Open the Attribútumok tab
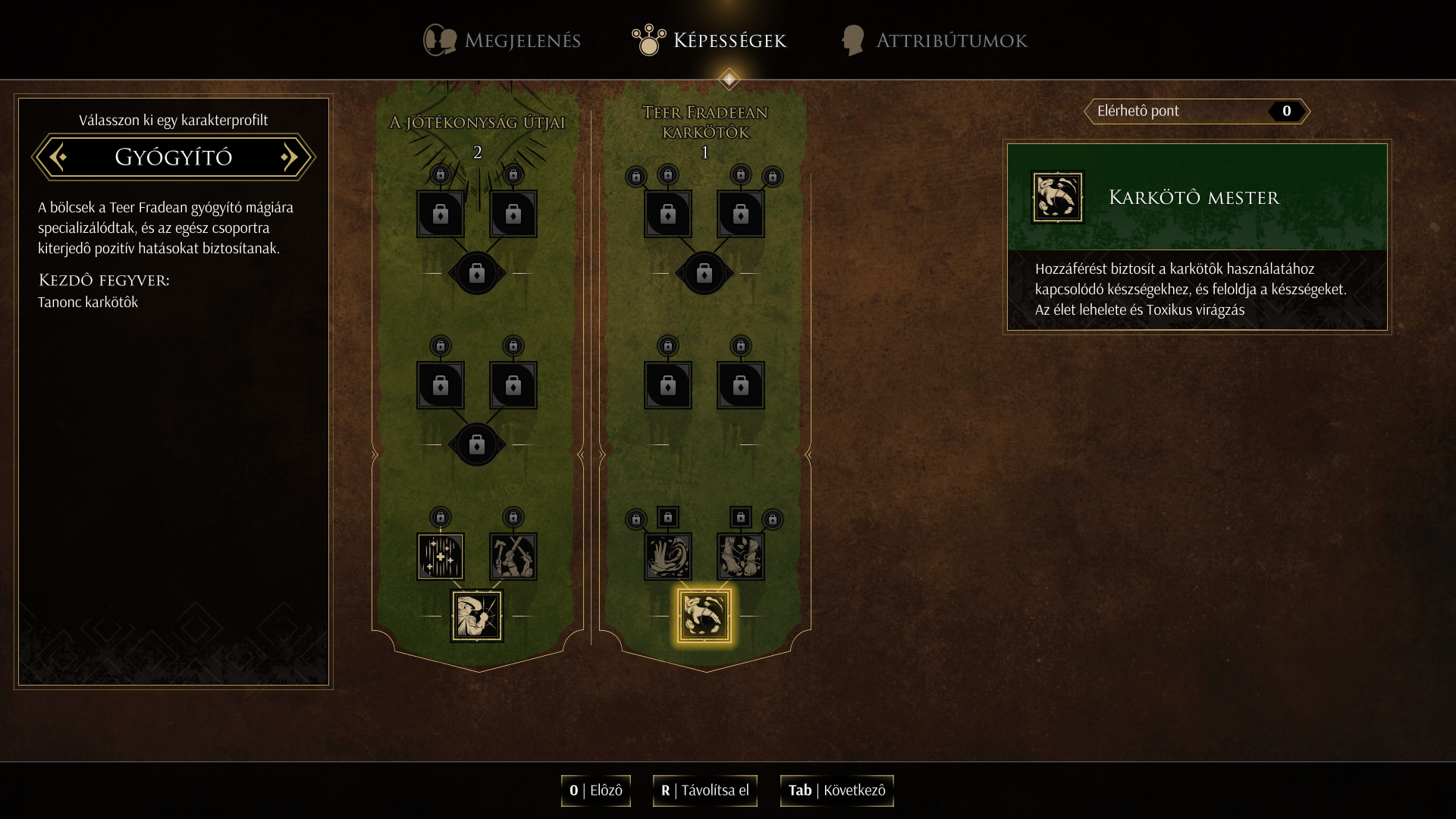 (x=934, y=40)
